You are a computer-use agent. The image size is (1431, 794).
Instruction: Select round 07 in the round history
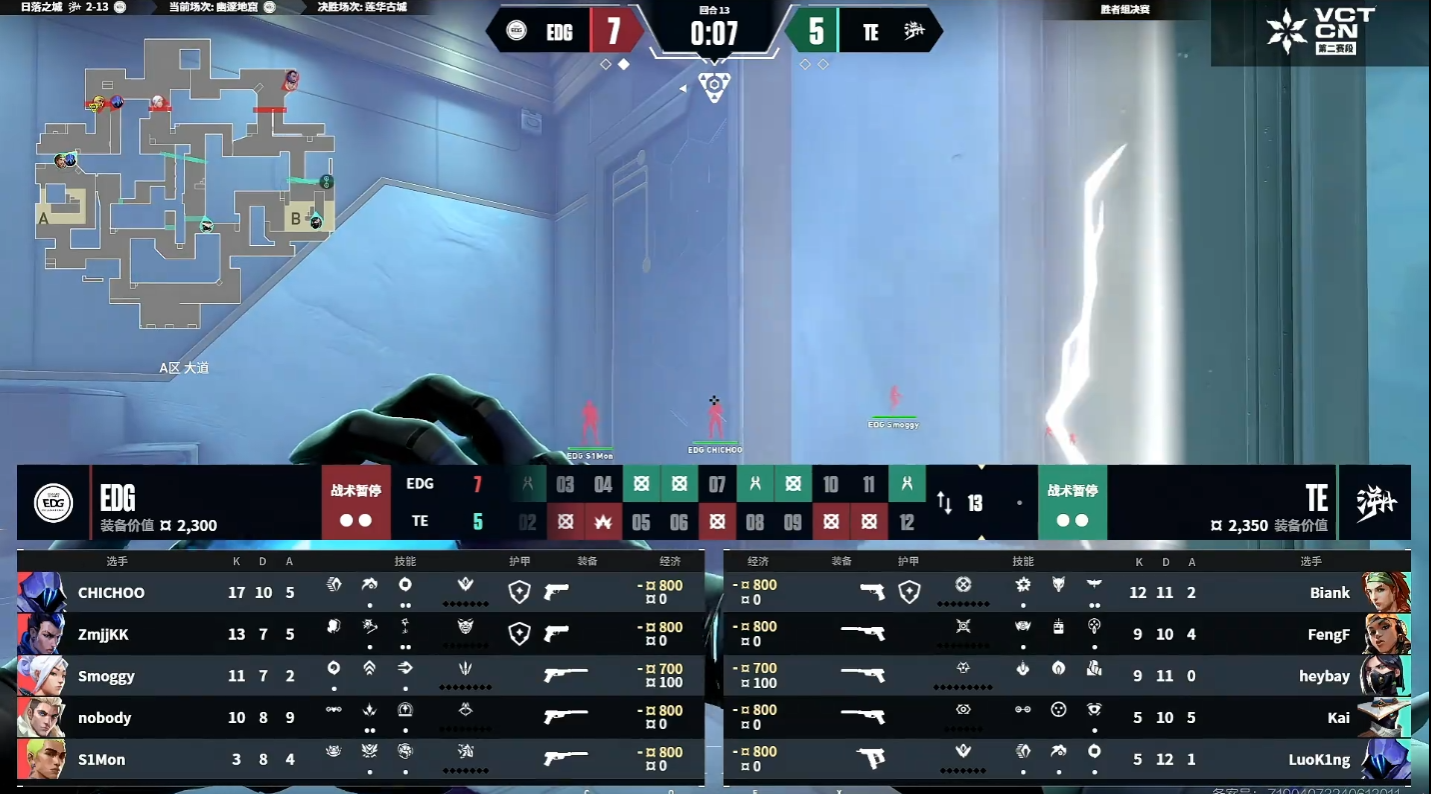click(717, 485)
